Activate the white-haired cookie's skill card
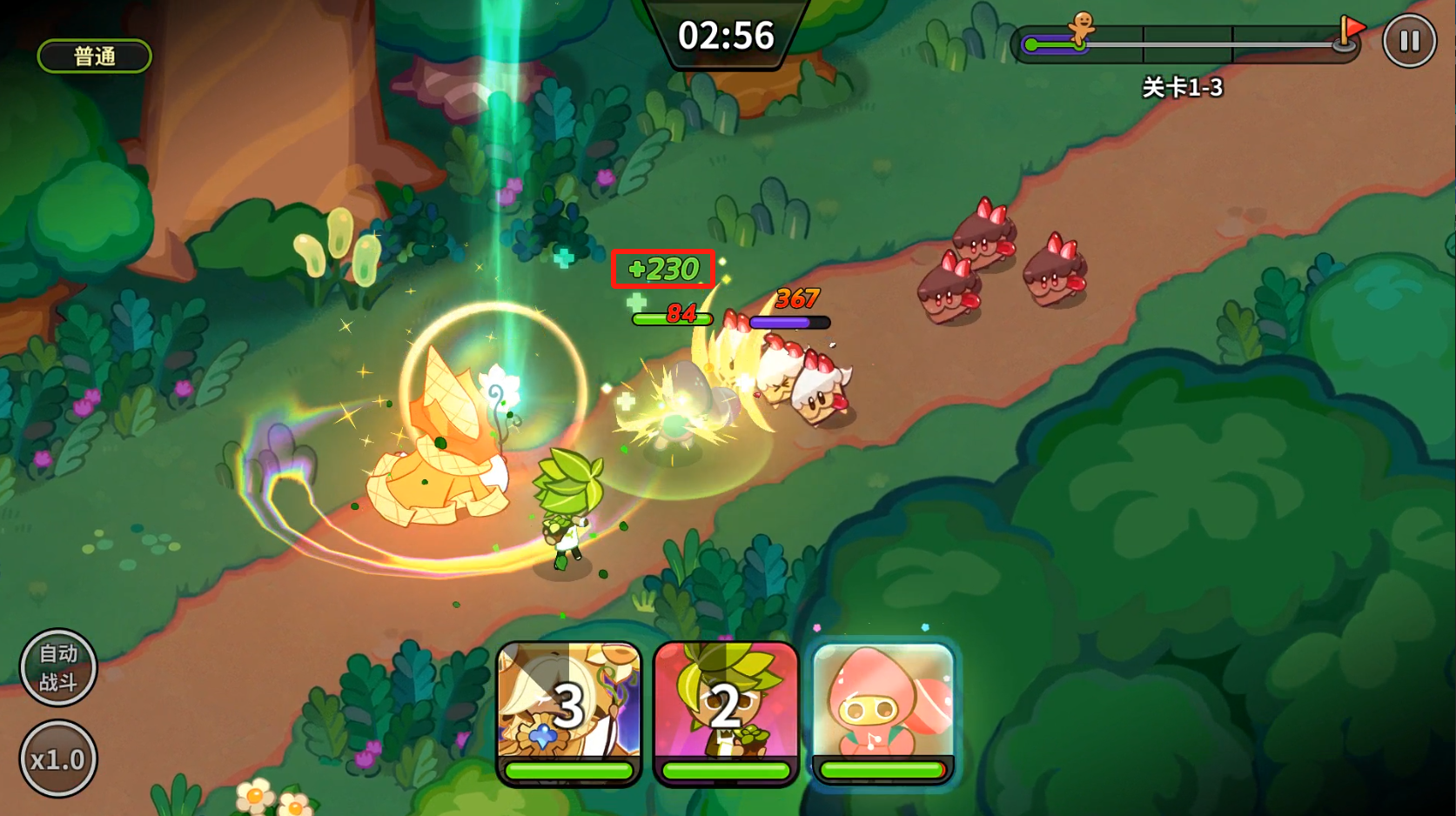This screenshot has height=816, width=1456. [x=569, y=709]
